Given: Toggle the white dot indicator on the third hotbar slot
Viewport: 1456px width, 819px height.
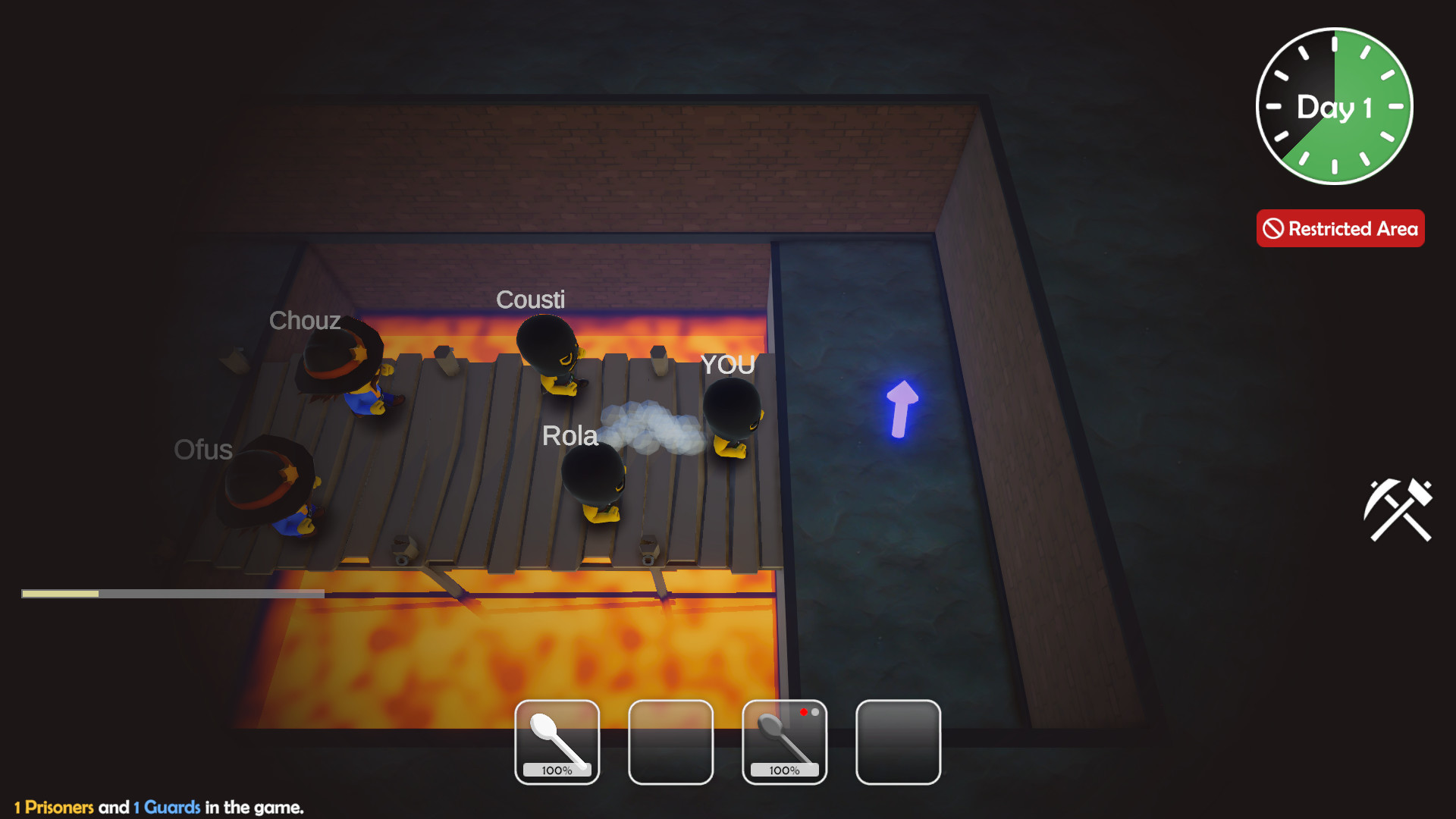Looking at the screenshot, I should point(817,712).
